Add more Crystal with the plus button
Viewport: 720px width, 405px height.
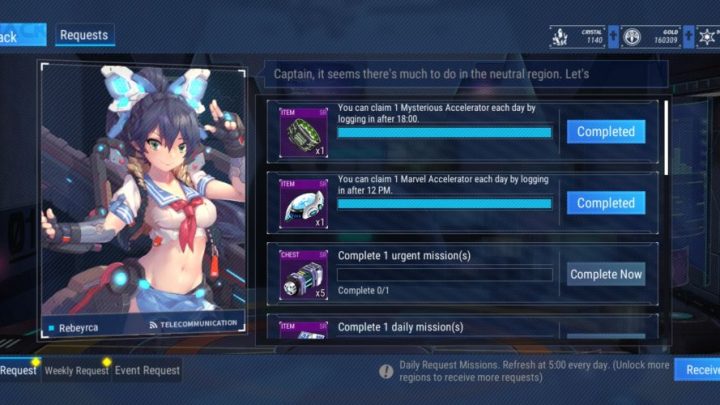pyautogui.click(x=613, y=38)
